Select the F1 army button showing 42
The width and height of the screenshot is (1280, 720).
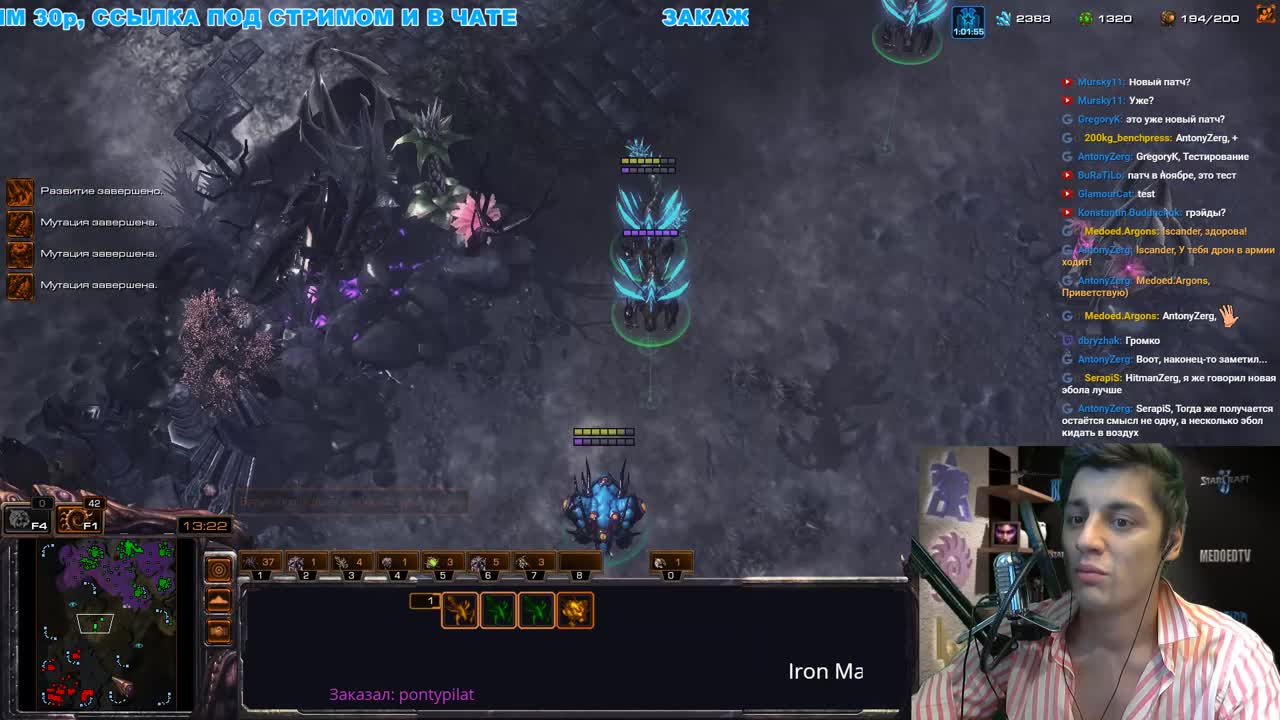(x=78, y=519)
